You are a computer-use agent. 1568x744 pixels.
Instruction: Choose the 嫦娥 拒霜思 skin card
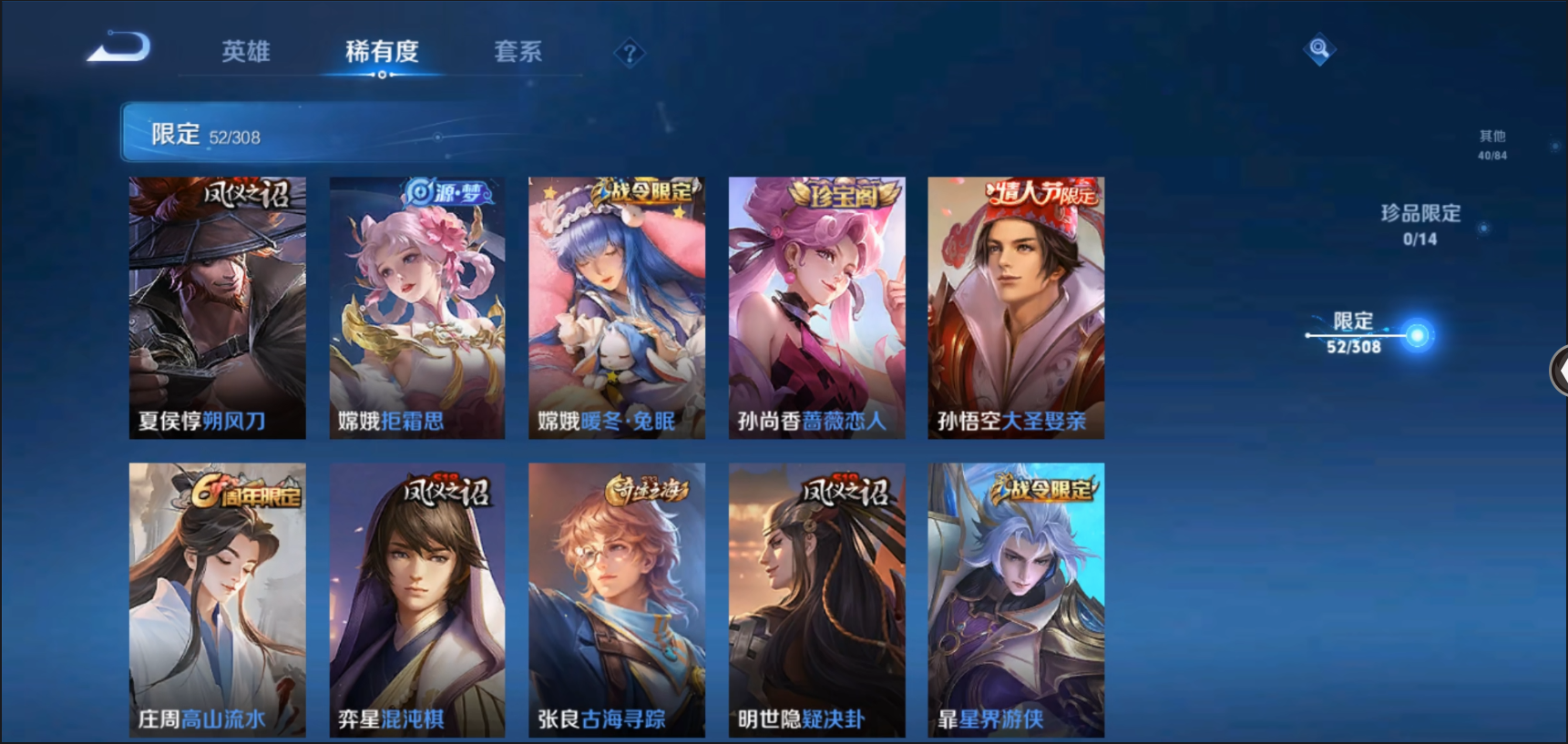416,308
